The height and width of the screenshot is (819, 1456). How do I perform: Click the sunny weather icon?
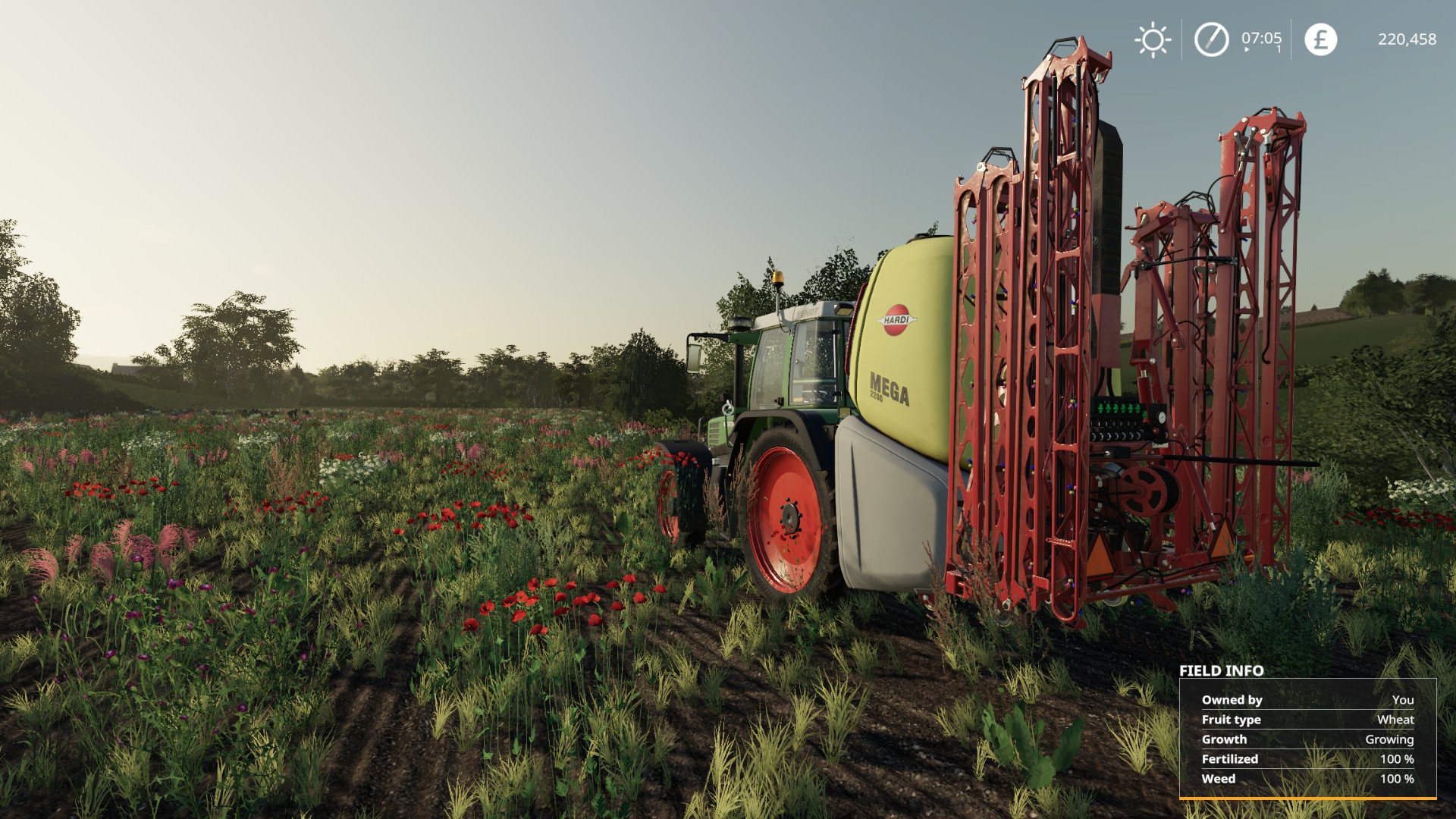pyautogui.click(x=1153, y=39)
